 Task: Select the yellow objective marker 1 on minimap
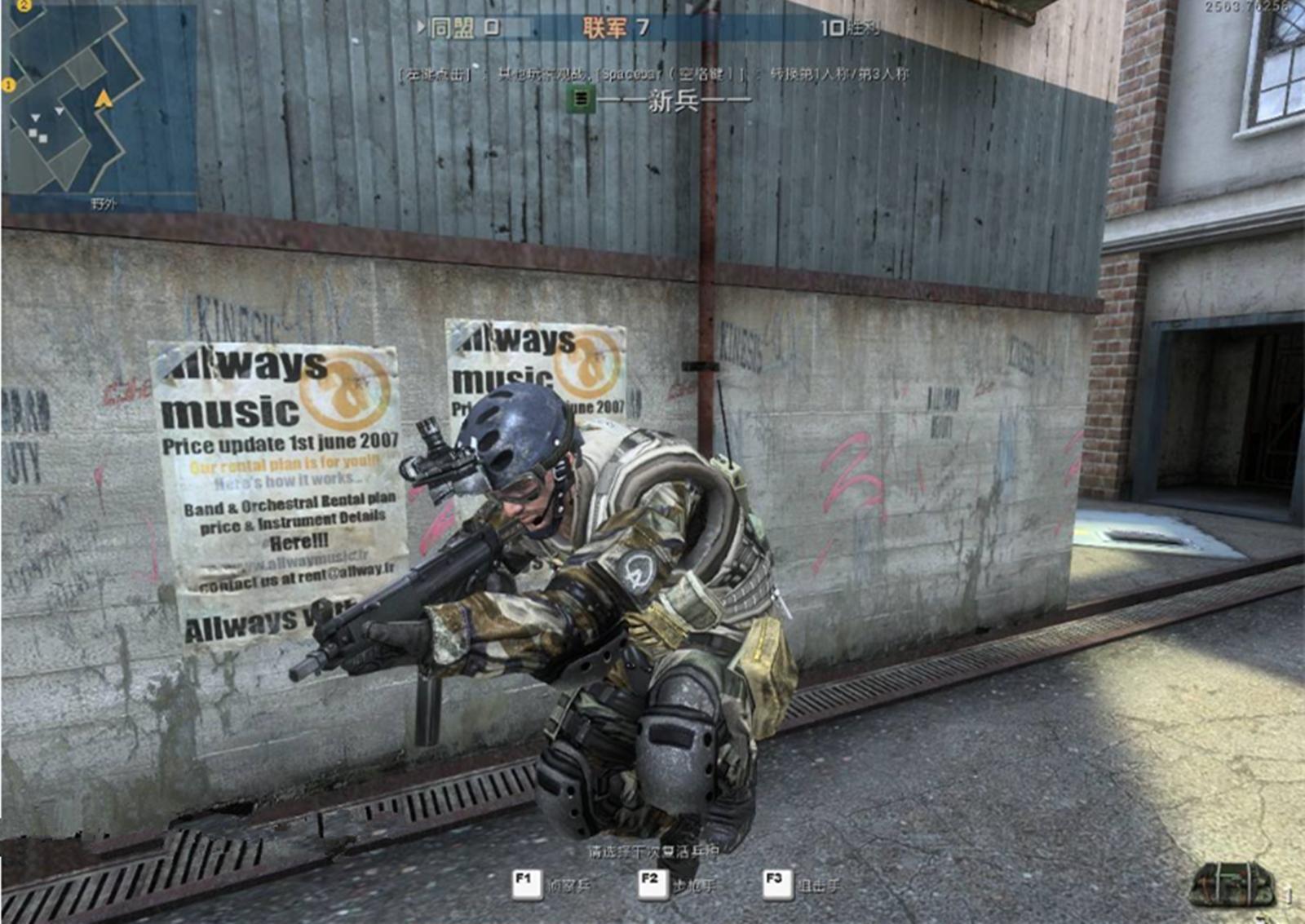click(x=9, y=85)
